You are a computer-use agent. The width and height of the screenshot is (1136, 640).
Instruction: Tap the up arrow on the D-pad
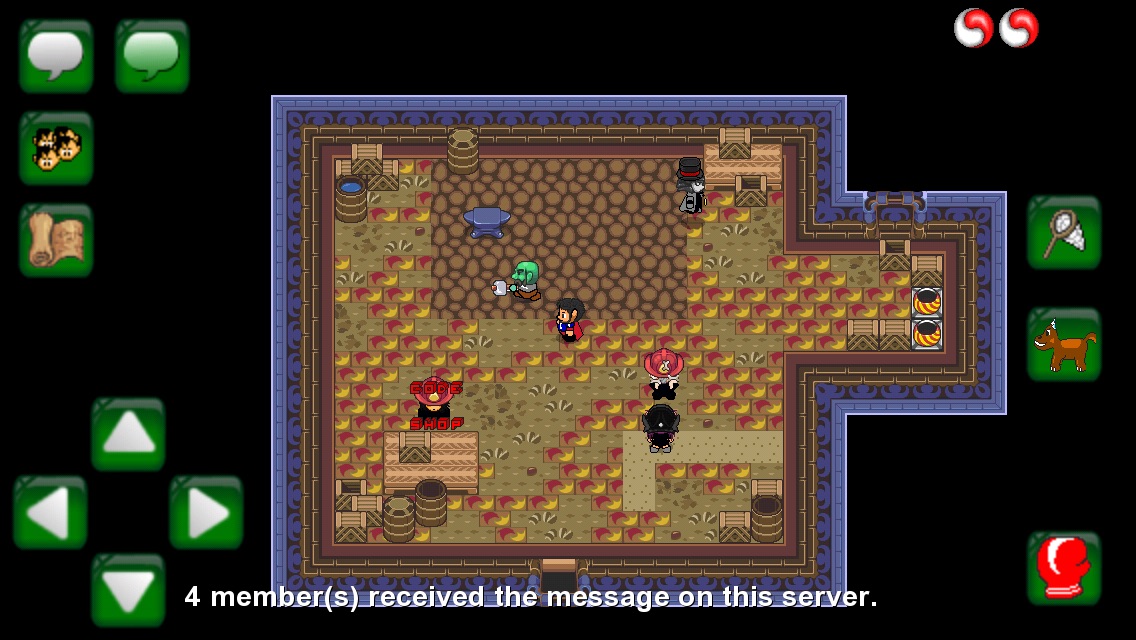click(x=128, y=434)
